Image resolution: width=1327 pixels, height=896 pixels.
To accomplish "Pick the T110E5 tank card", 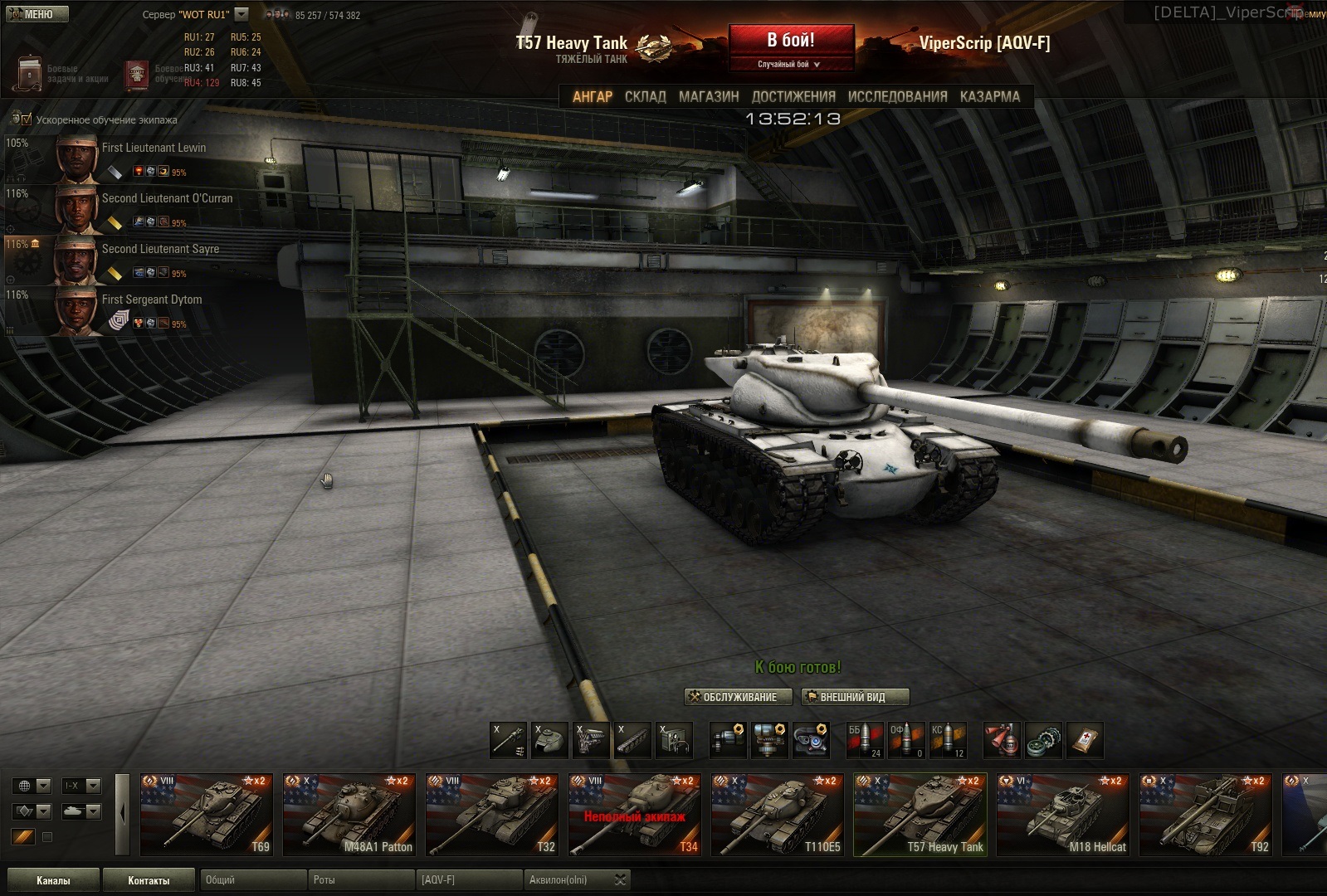I will click(x=777, y=814).
